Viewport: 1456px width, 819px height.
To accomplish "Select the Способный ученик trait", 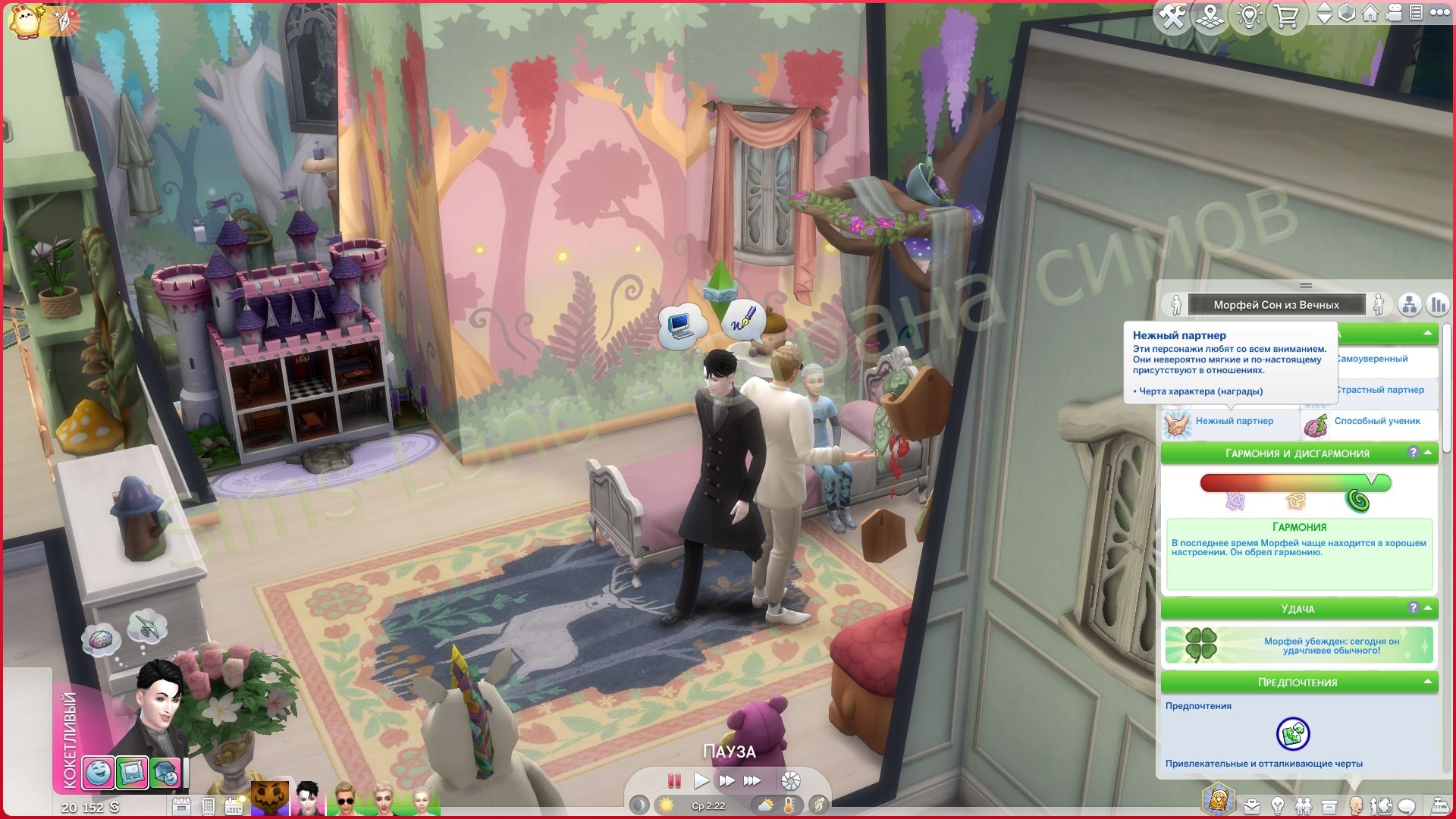I will [1369, 423].
